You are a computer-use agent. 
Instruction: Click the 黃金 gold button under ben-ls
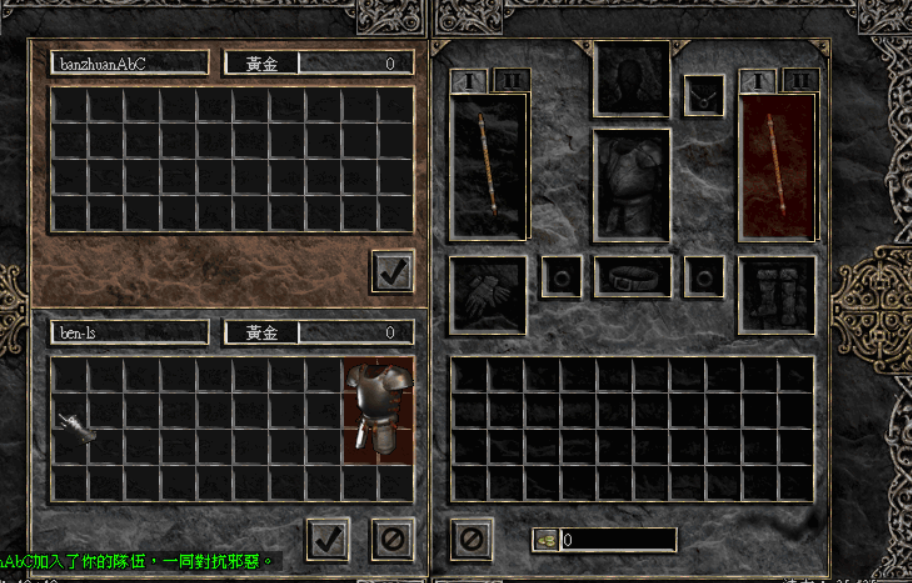(262, 333)
